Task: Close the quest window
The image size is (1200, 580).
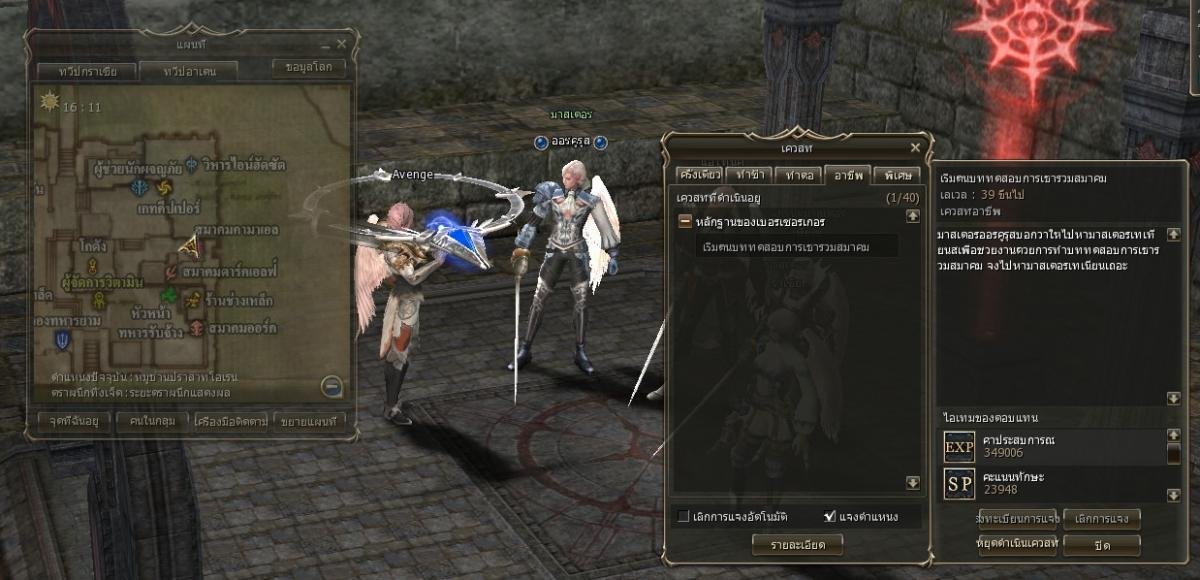Action: pyautogui.click(x=914, y=147)
